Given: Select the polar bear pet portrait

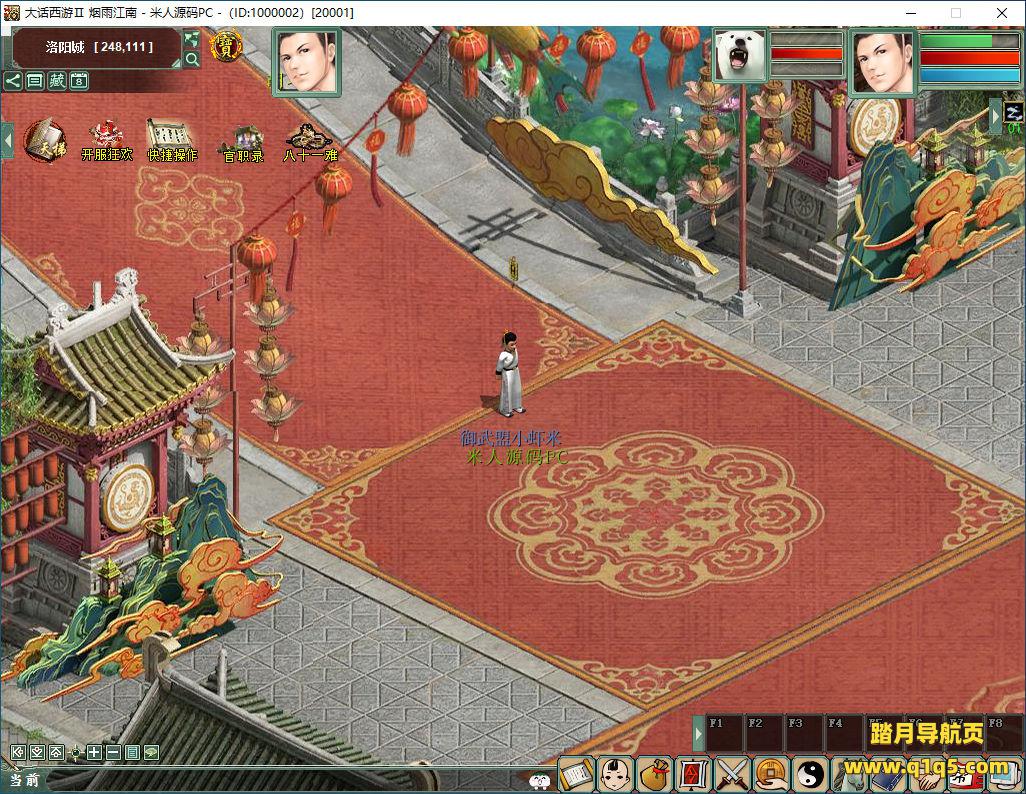Looking at the screenshot, I should (741, 54).
